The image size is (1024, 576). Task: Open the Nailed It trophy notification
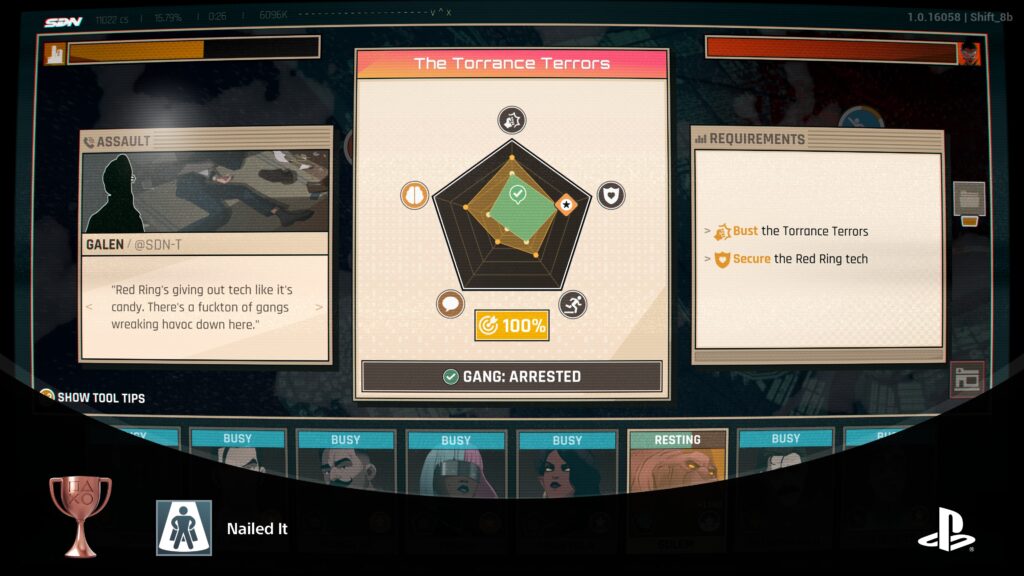(257, 528)
